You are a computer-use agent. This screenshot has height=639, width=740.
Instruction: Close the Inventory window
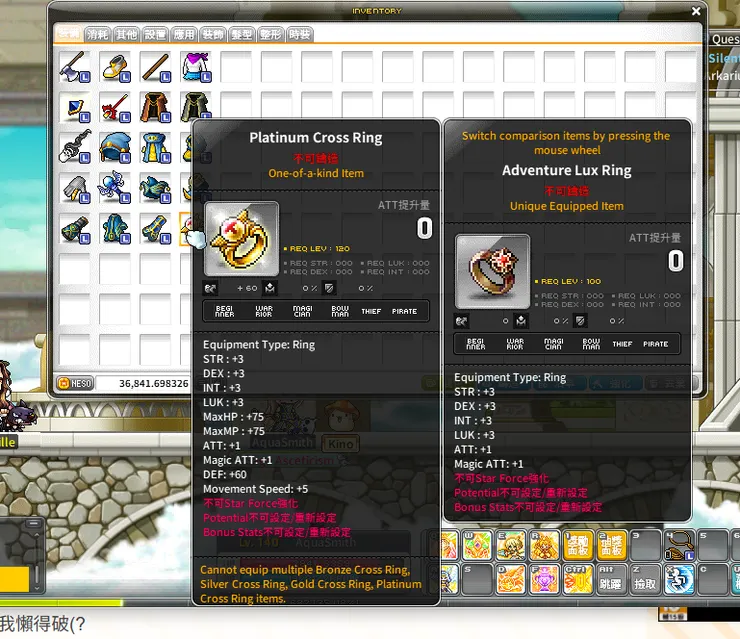click(x=696, y=11)
